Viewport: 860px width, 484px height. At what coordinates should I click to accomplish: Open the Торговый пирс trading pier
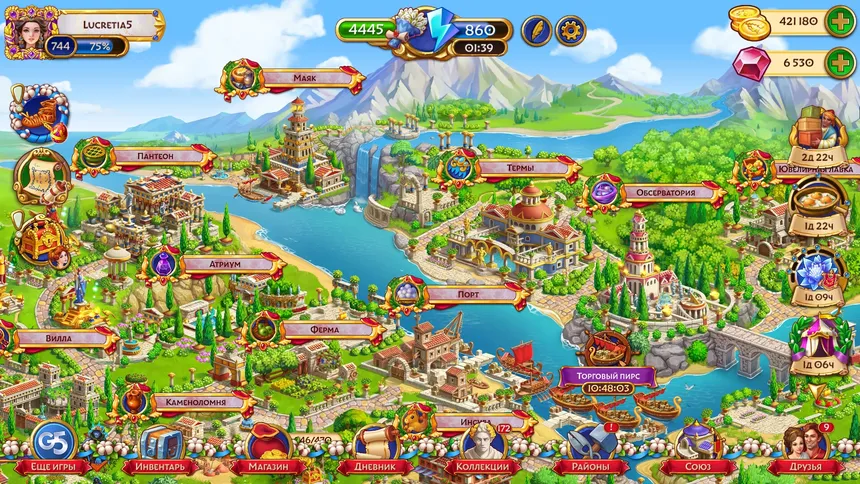pyautogui.click(x=608, y=377)
